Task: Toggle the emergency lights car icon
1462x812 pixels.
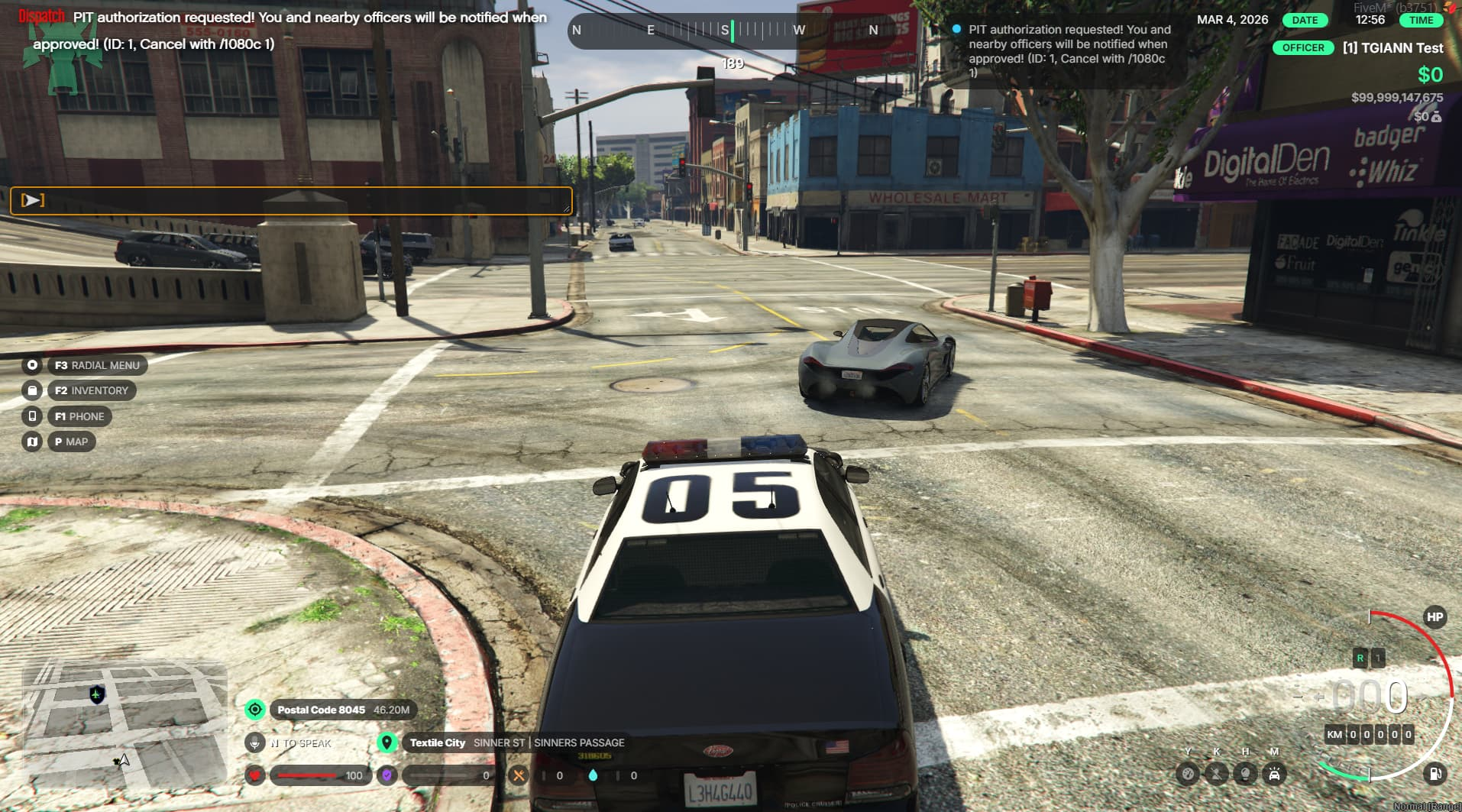Action: [1274, 775]
